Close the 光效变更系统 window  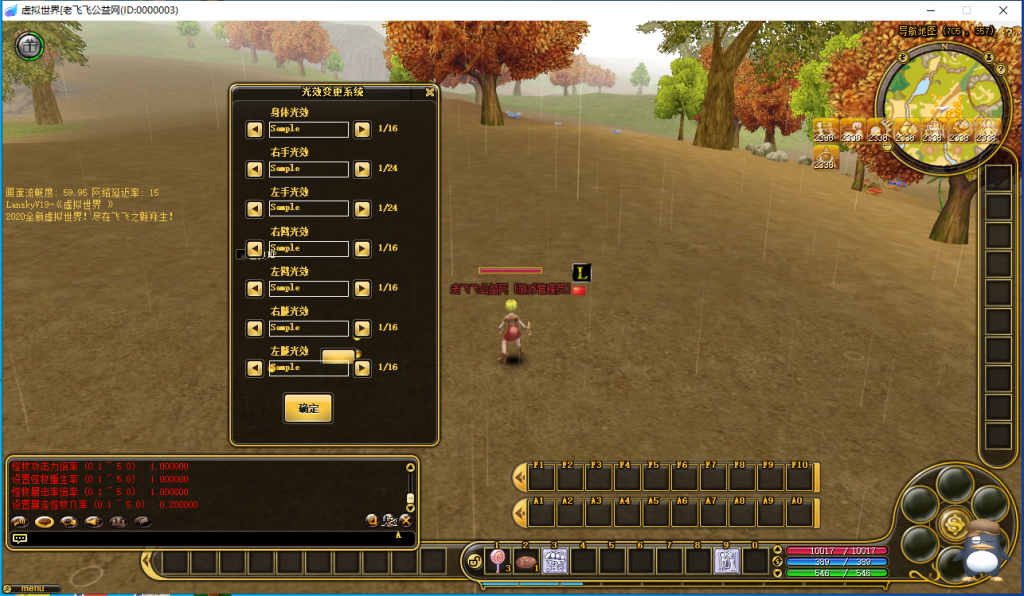[430, 92]
